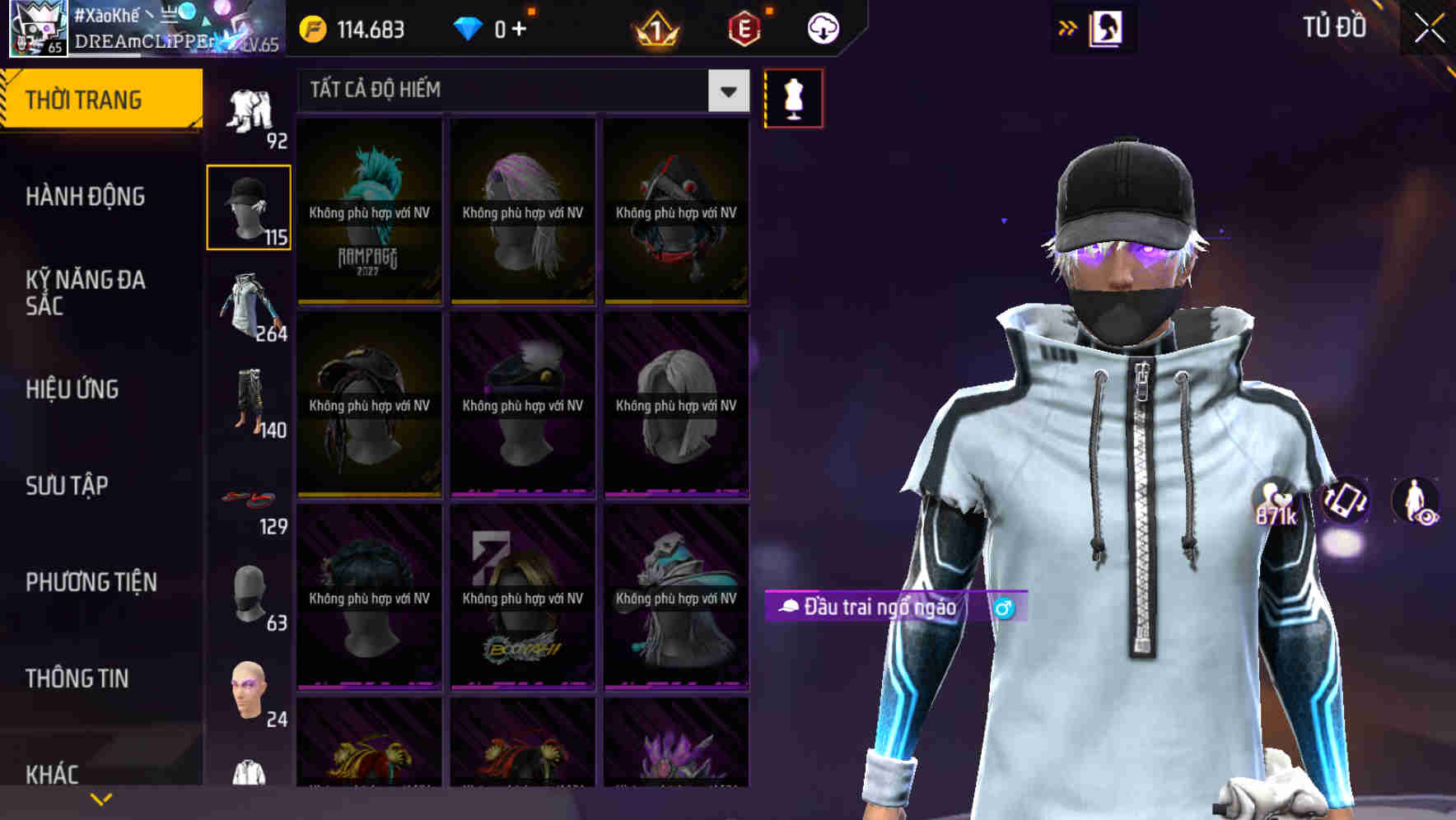
Task: Open the rank badge with golden crown
Action: 655,27
